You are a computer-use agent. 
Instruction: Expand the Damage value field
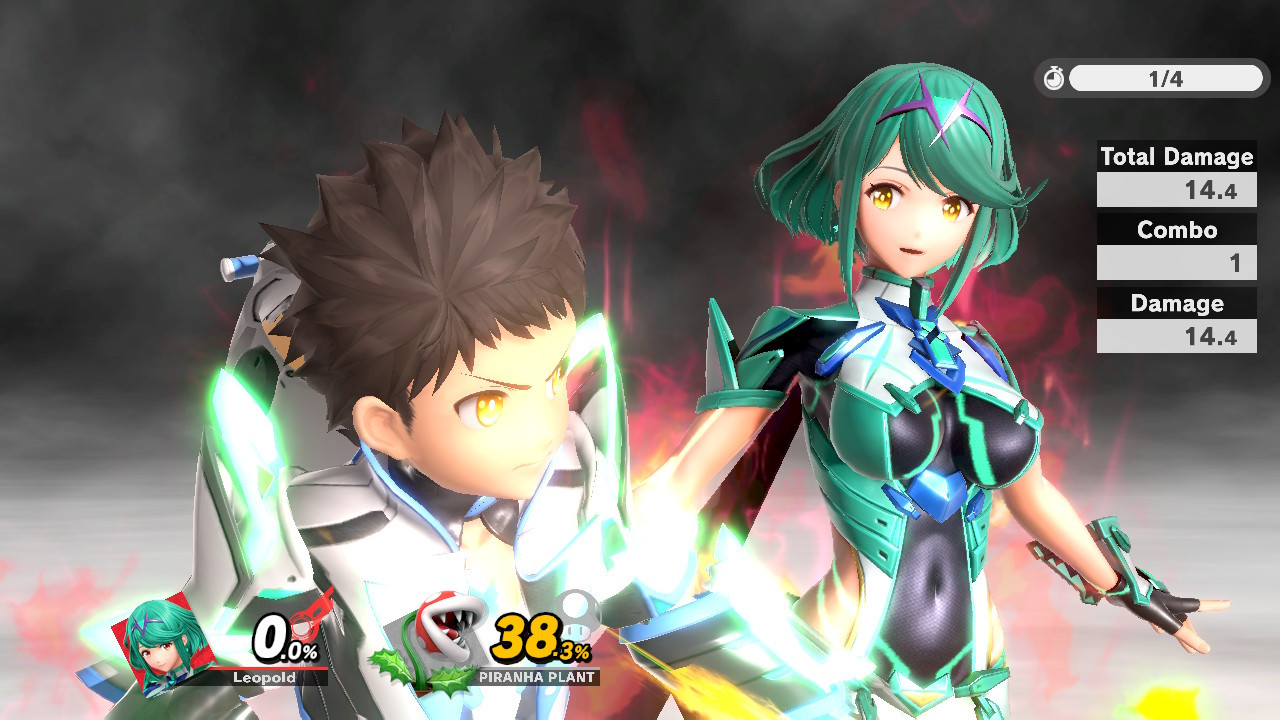pyautogui.click(x=1176, y=336)
